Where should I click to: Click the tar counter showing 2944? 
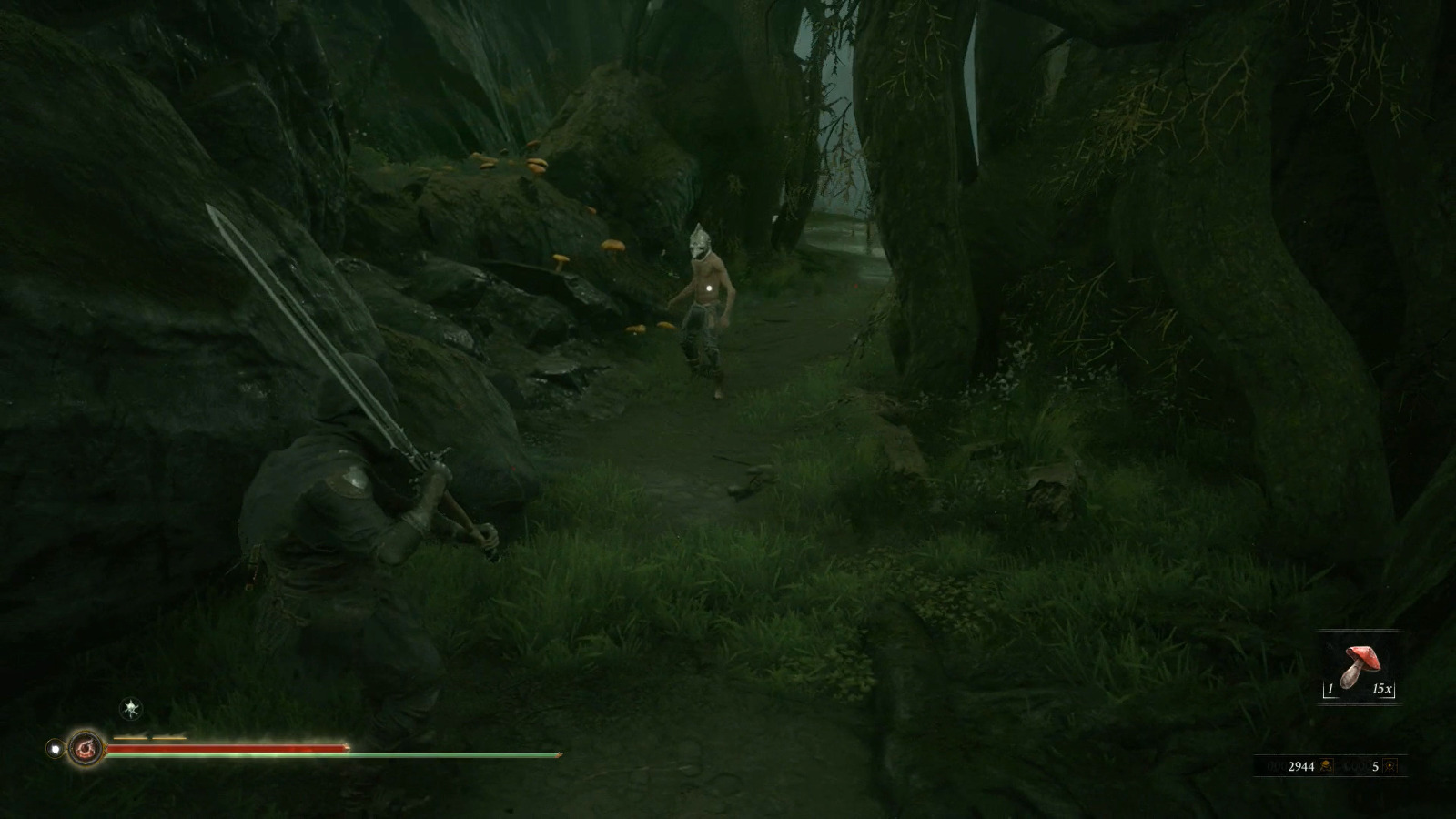[1302, 766]
